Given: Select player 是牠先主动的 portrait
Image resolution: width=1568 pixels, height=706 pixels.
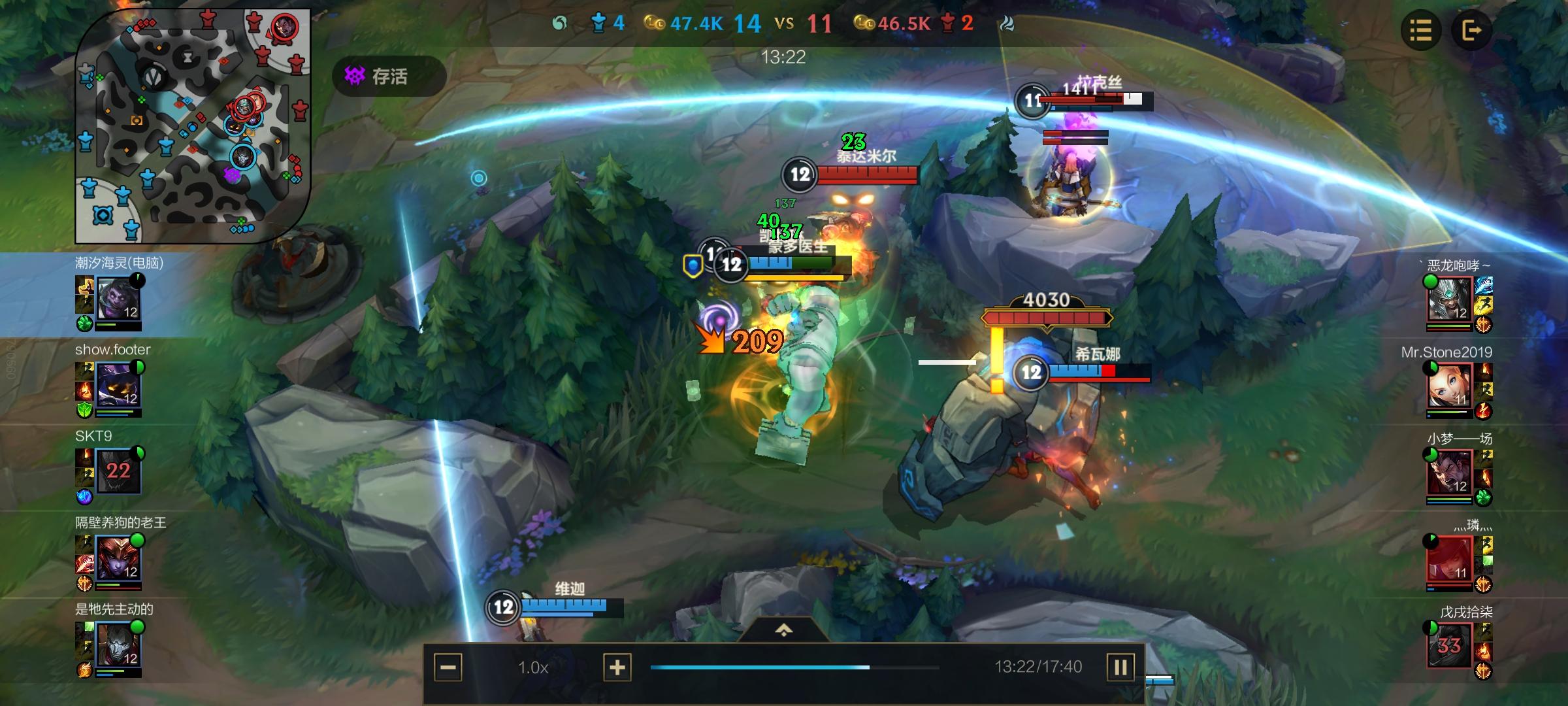Looking at the screenshot, I should point(118,645).
